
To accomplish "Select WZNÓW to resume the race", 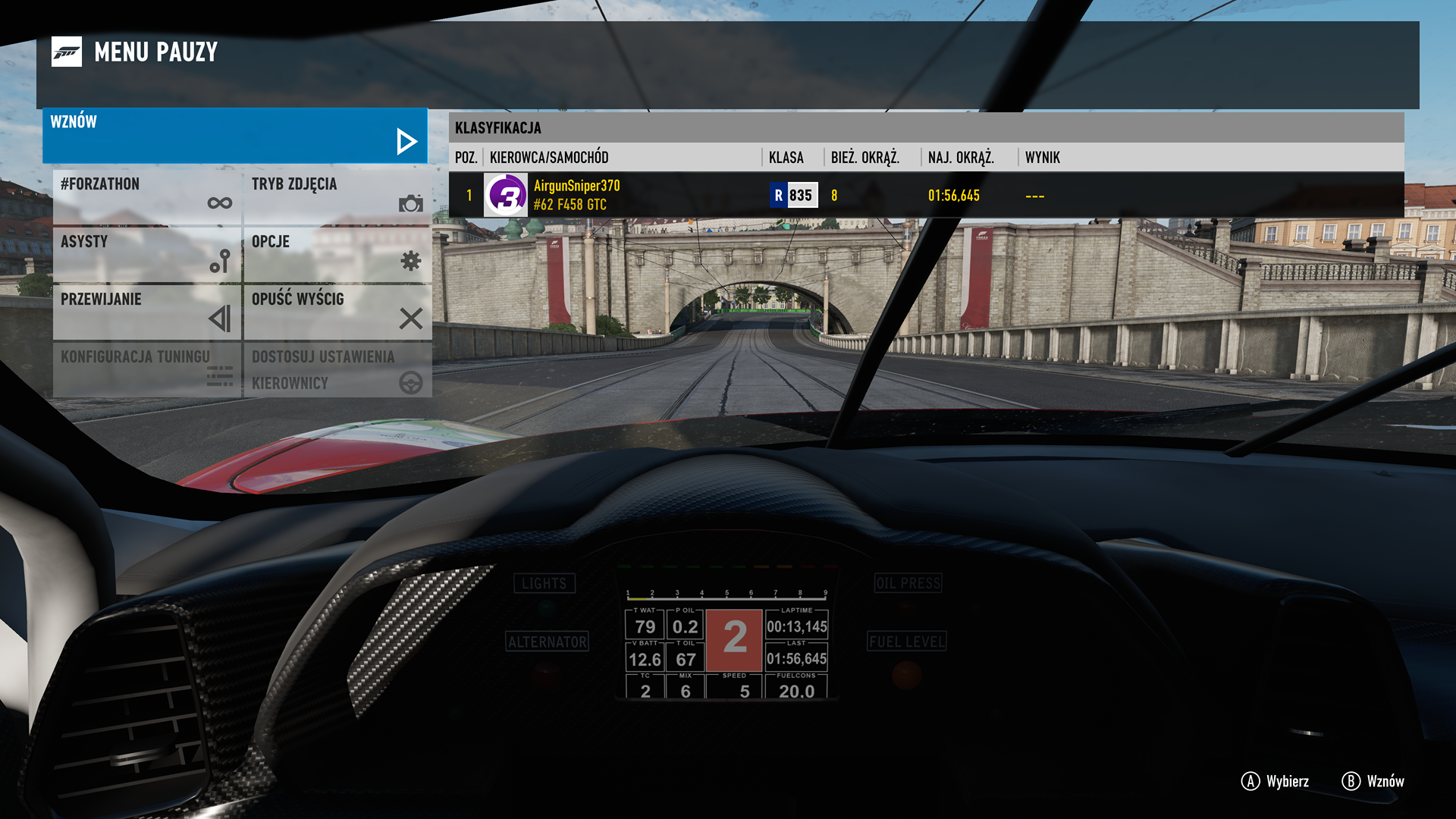I will click(x=235, y=136).
